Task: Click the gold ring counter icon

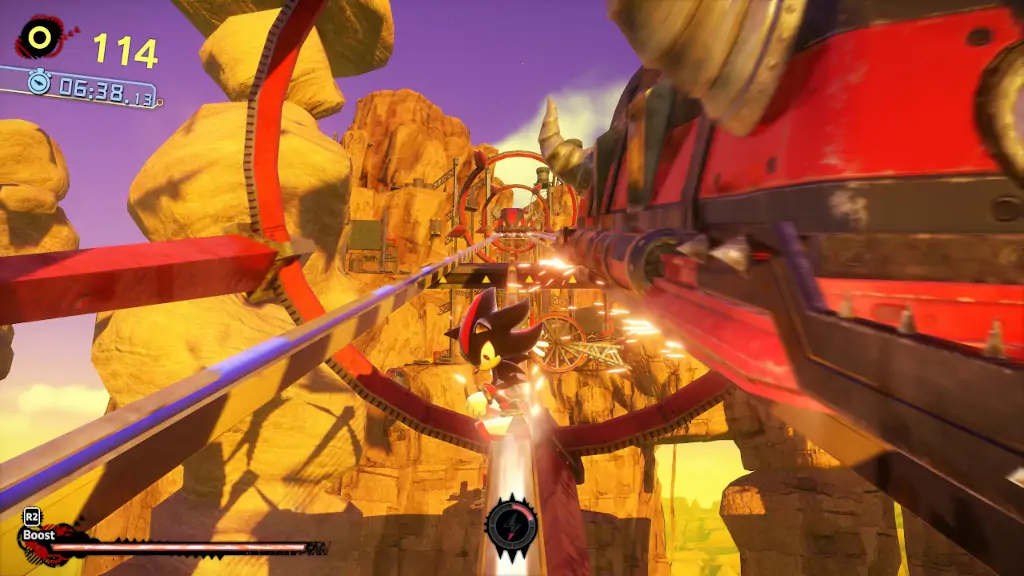Action: (40, 38)
